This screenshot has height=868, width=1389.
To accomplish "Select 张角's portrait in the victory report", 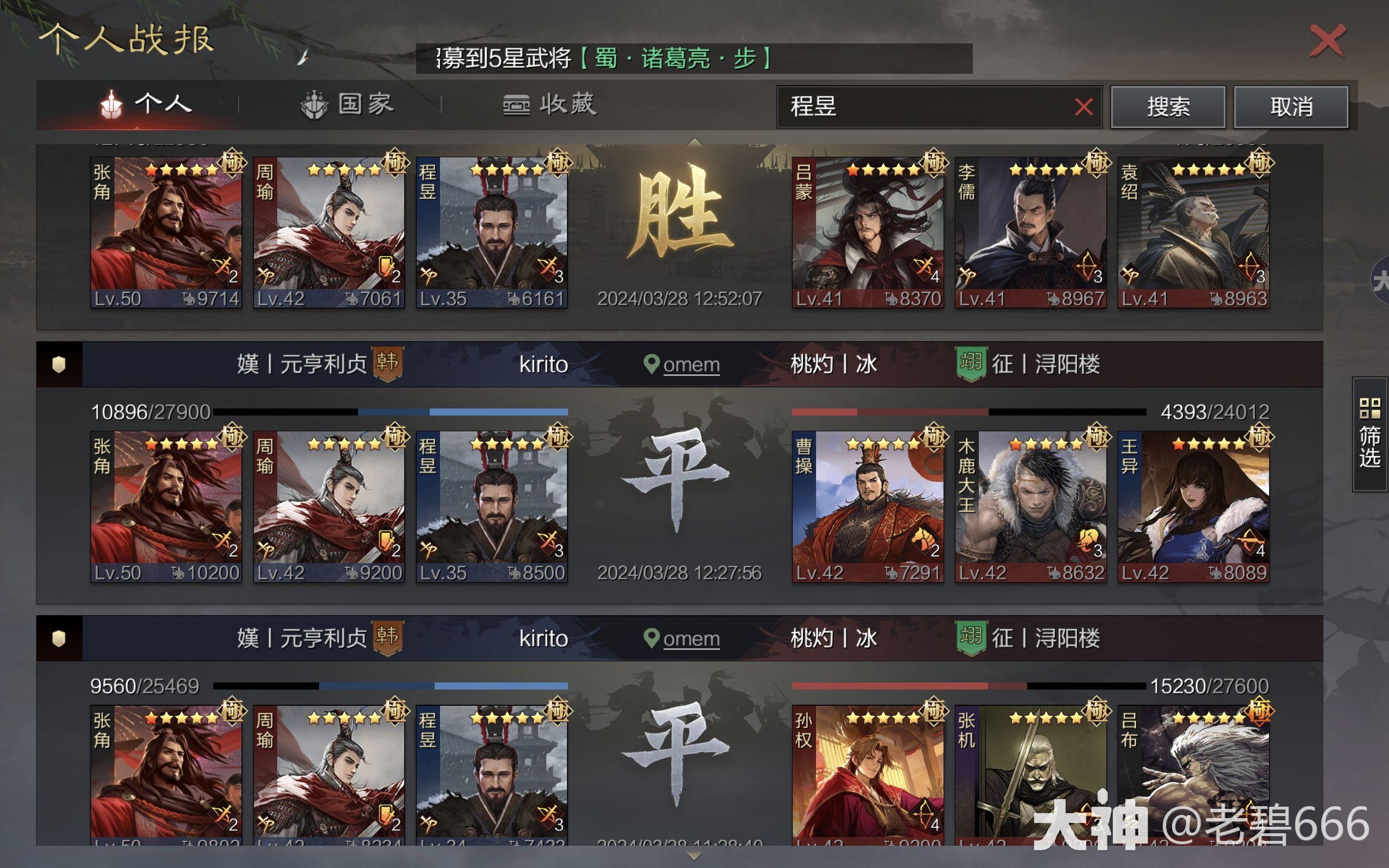I will tap(167, 229).
